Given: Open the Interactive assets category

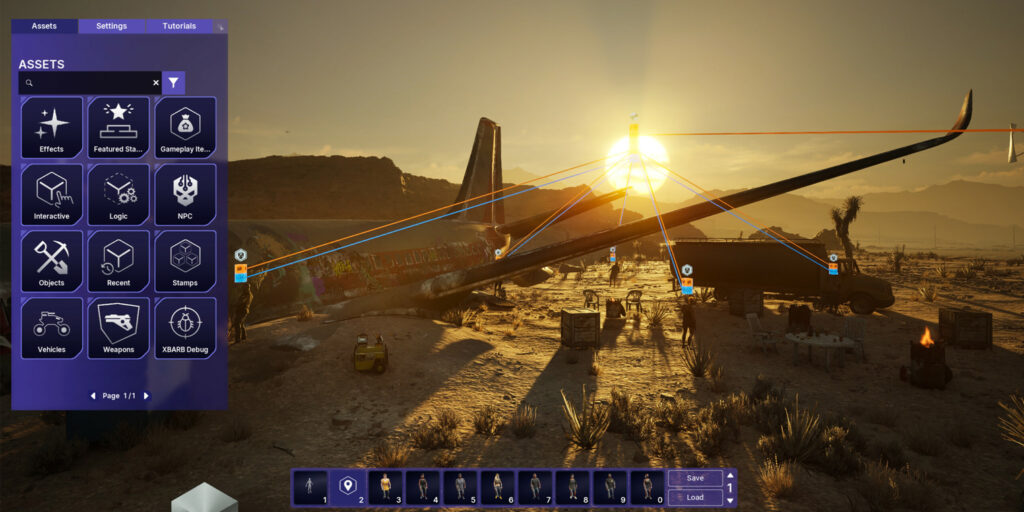Looking at the screenshot, I should click(x=52, y=194).
